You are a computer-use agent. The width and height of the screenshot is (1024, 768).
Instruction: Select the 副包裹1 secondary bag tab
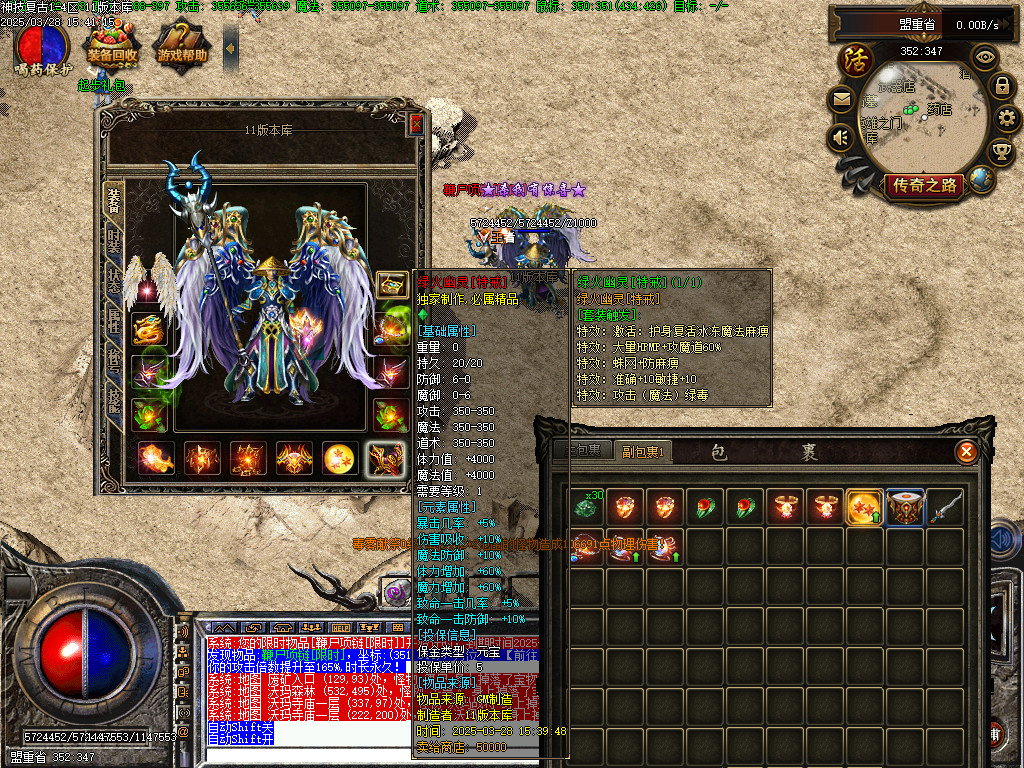644,451
